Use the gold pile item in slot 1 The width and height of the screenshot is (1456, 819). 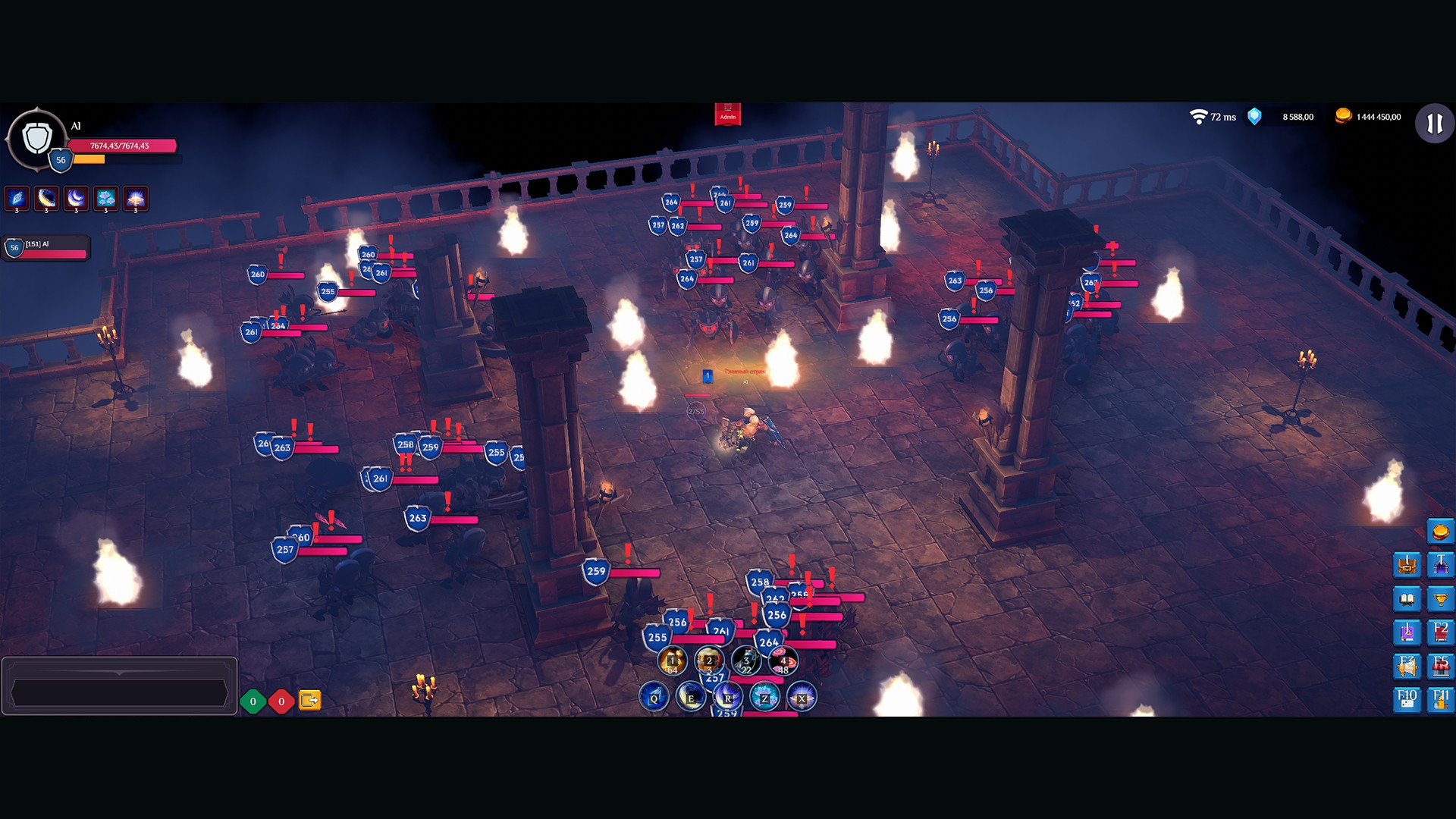672,661
